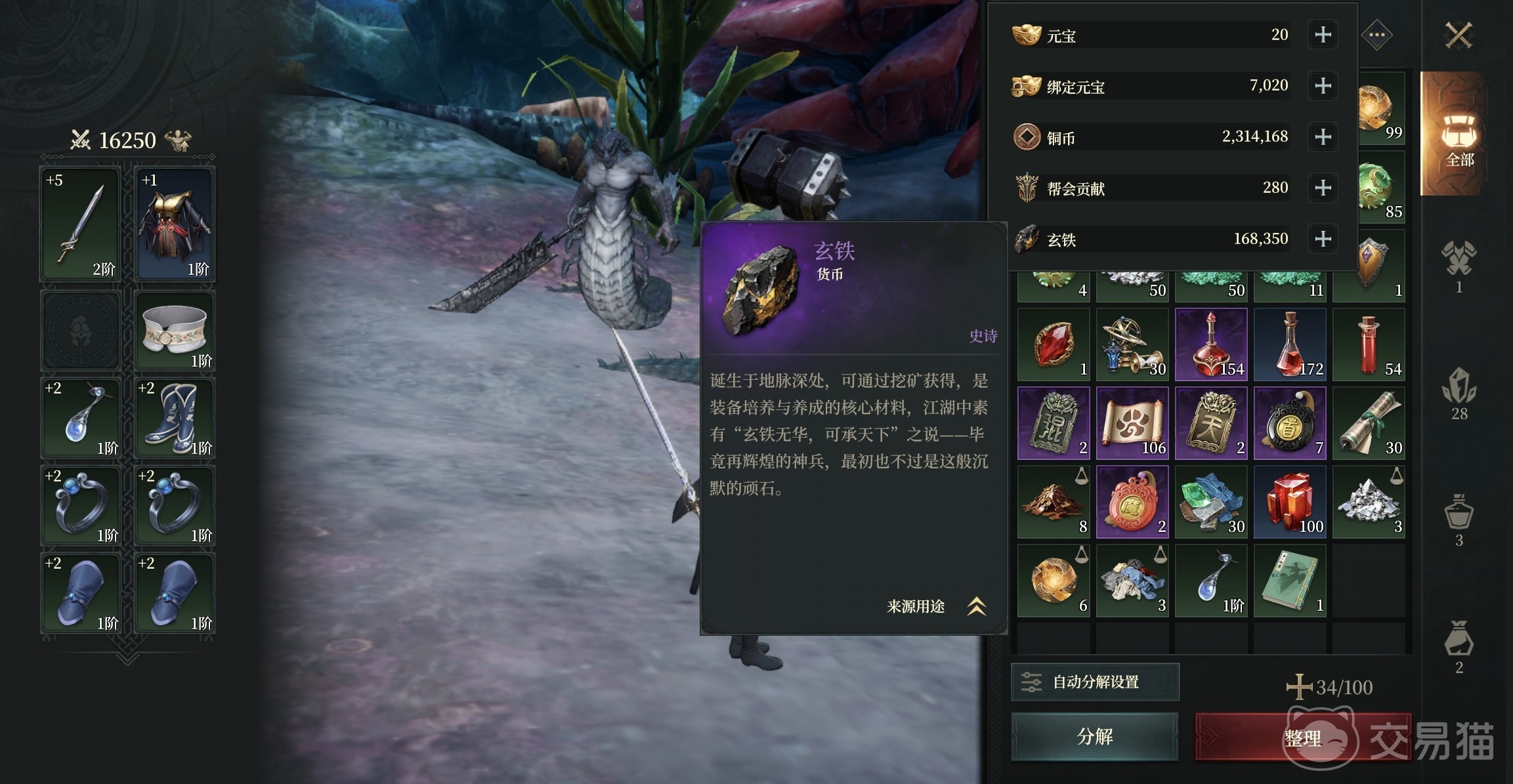
Task: Click the 分解 button to salvage items
Action: pyautogui.click(x=1095, y=736)
